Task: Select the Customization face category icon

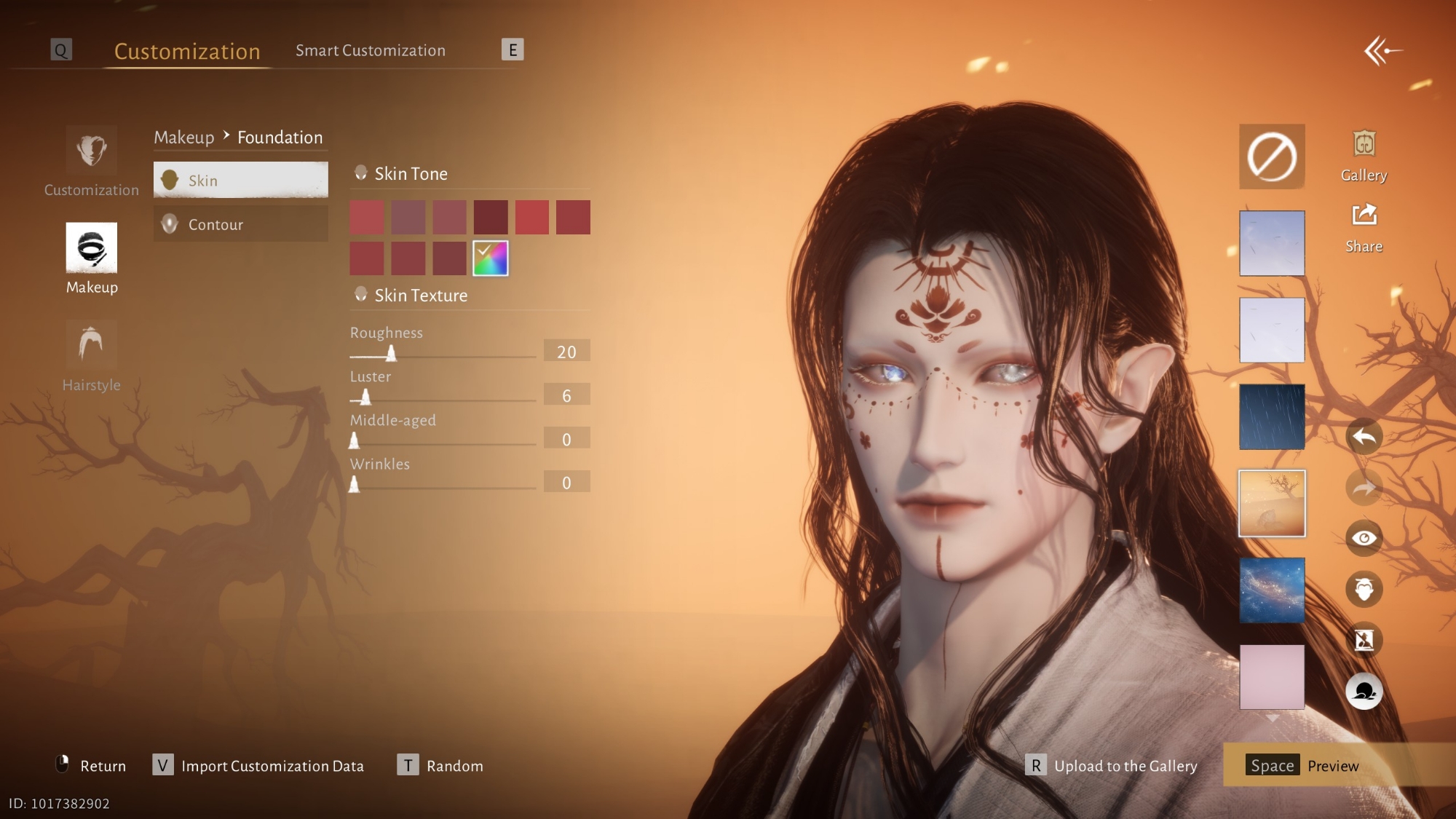Action: point(91,160)
